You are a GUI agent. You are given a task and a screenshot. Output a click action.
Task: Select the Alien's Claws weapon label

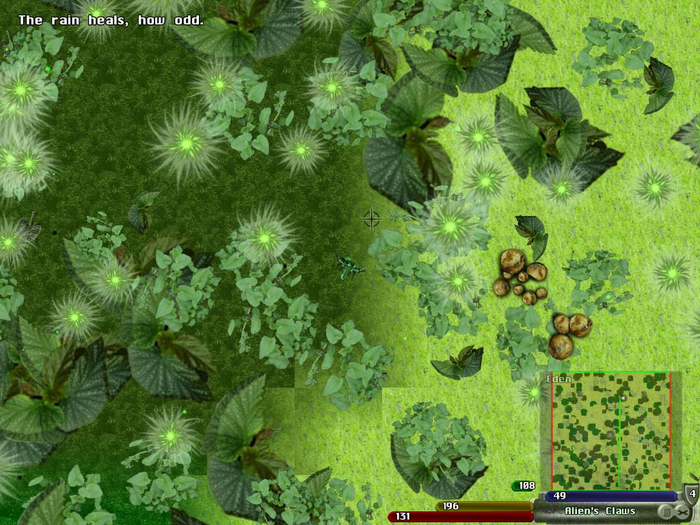(x=599, y=511)
